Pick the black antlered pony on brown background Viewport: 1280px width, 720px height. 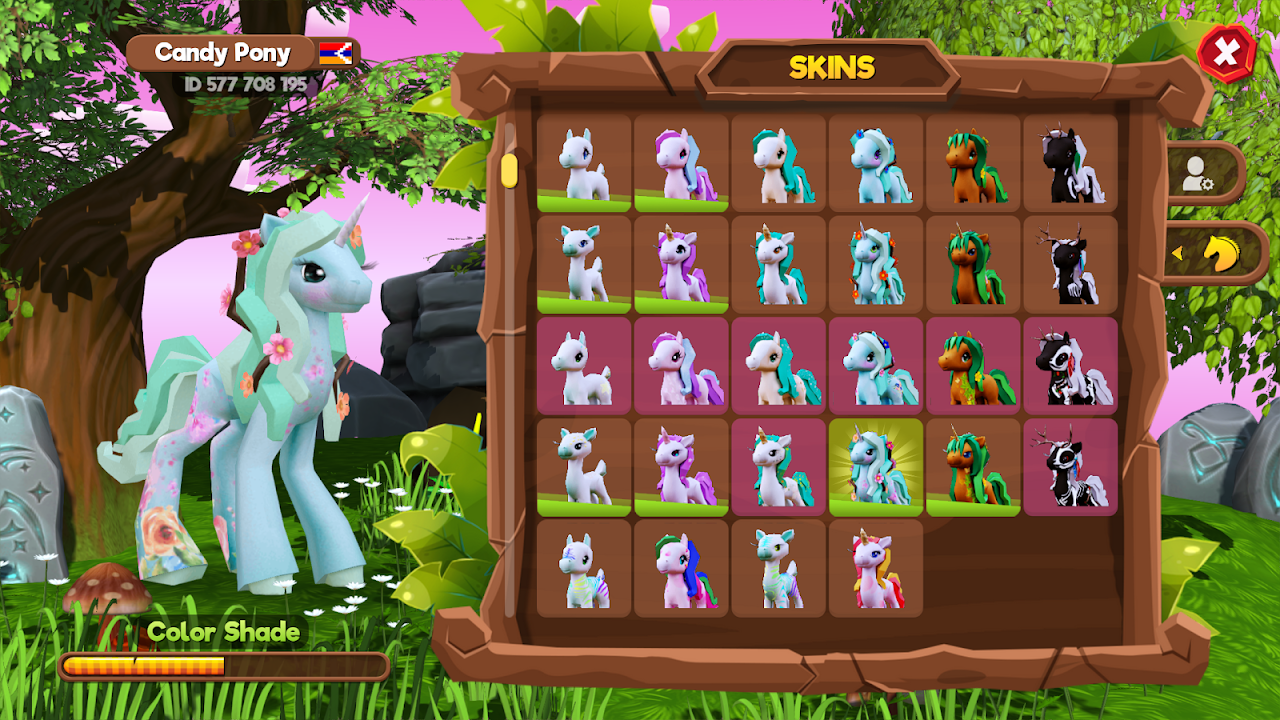click(x=1070, y=264)
